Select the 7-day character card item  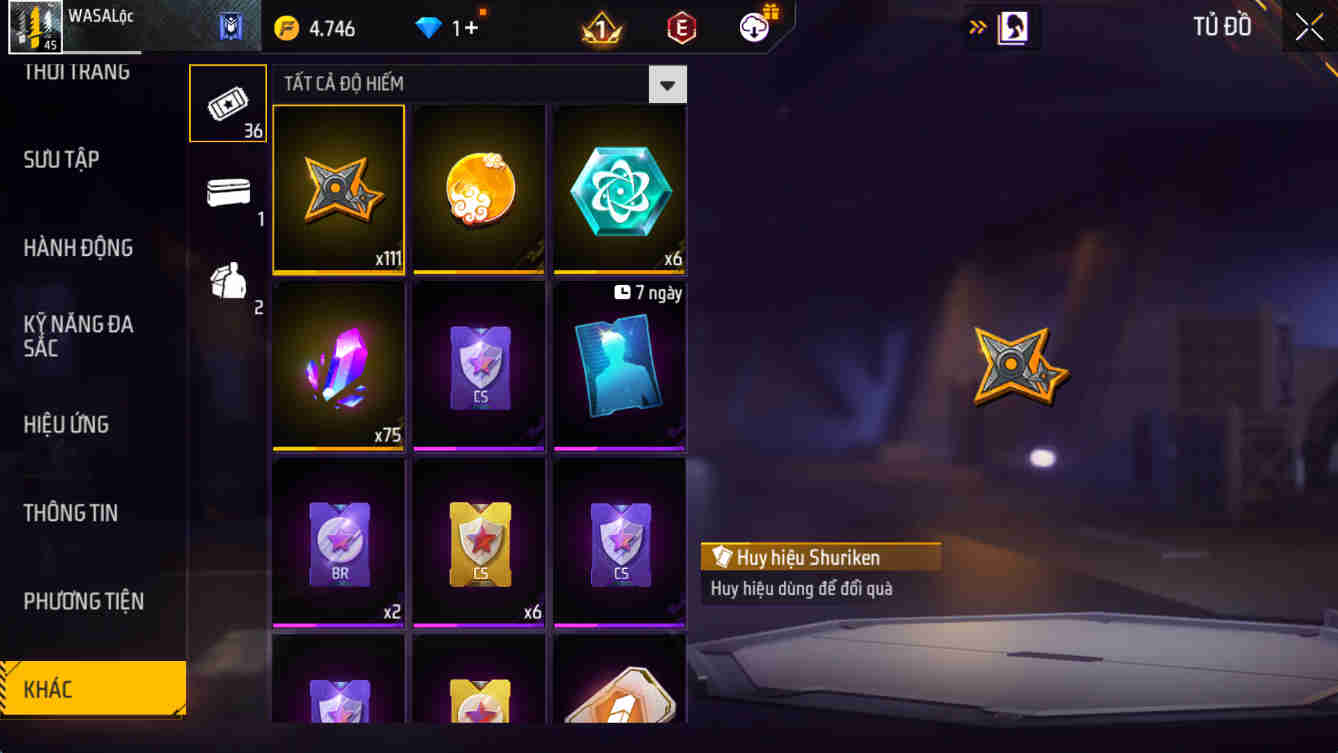point(618,365)
